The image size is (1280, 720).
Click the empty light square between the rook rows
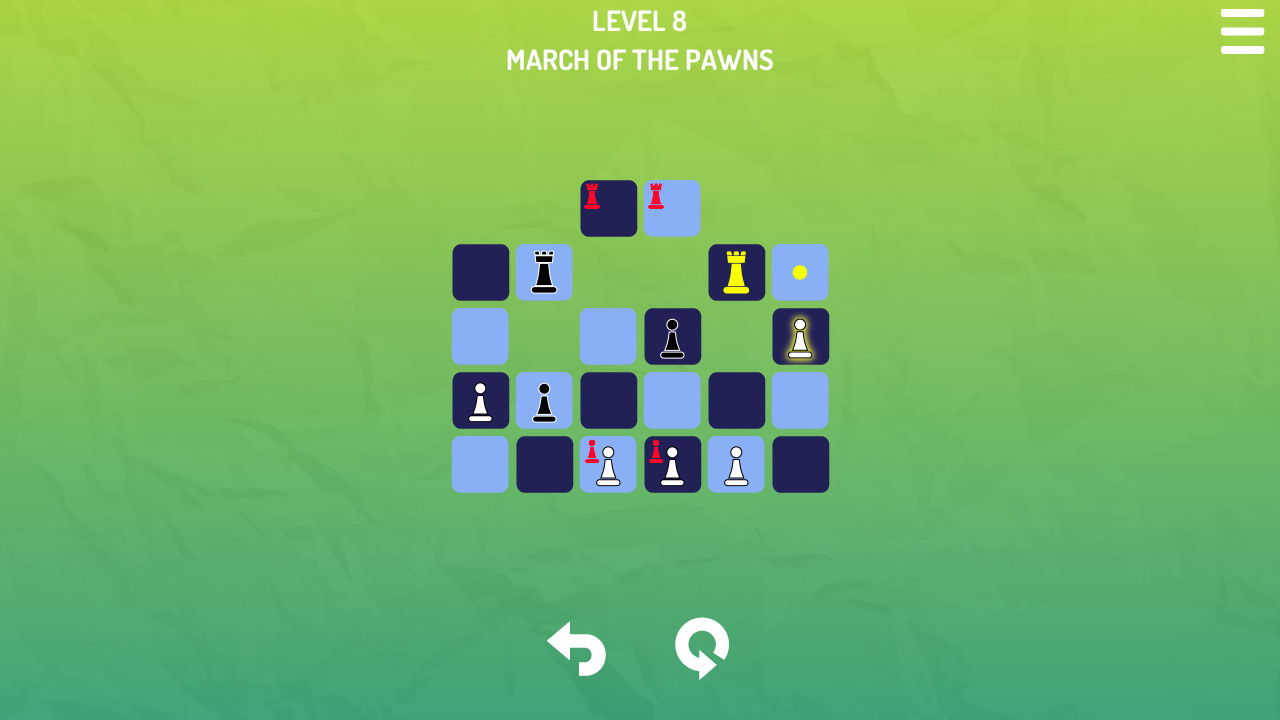(x=608, y=336)
